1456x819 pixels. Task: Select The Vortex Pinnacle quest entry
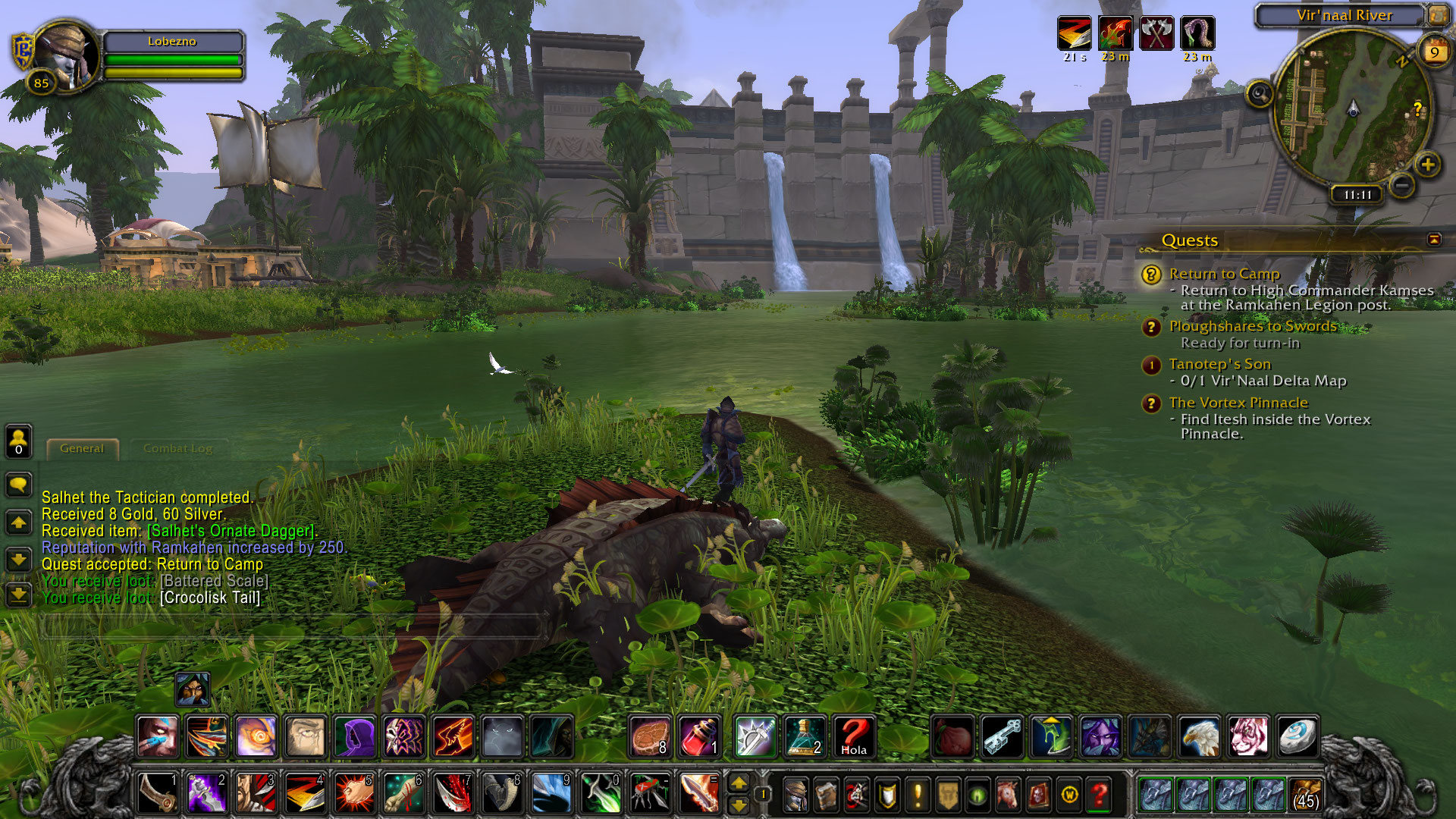click(1238, 403)
